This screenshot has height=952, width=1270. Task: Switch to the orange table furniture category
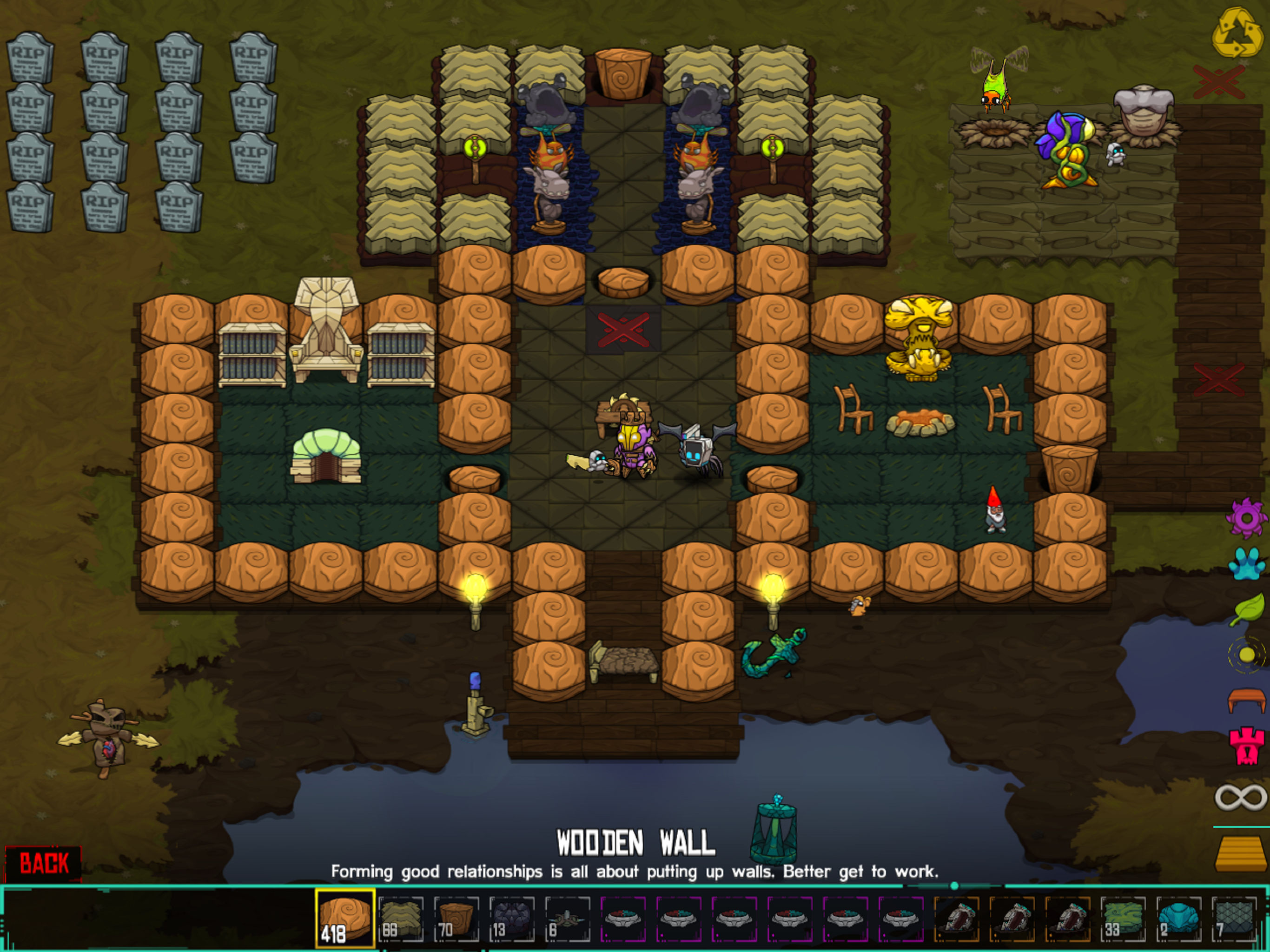click(1246, 701)
